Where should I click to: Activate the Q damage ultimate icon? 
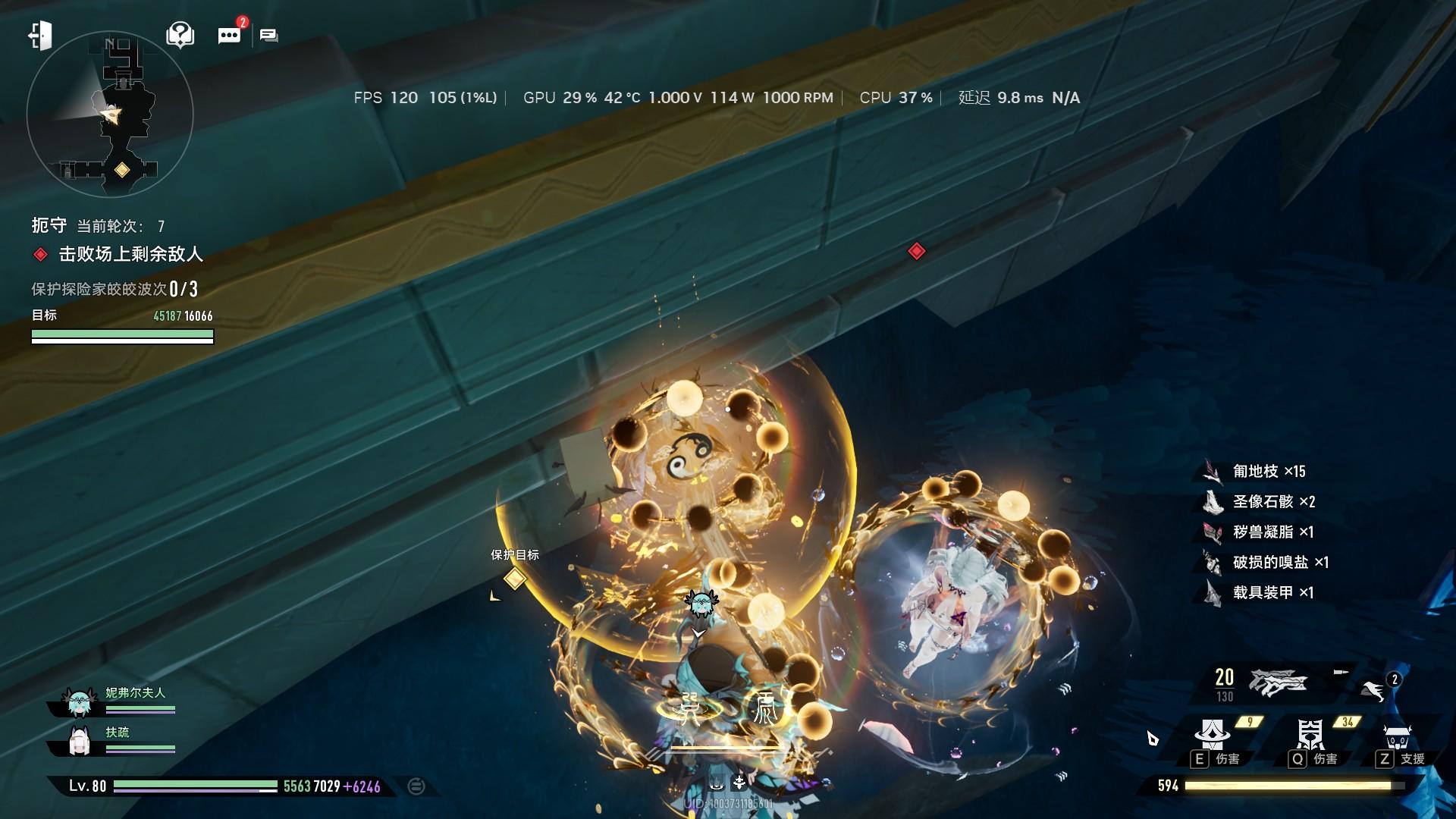pos(1310,736)
